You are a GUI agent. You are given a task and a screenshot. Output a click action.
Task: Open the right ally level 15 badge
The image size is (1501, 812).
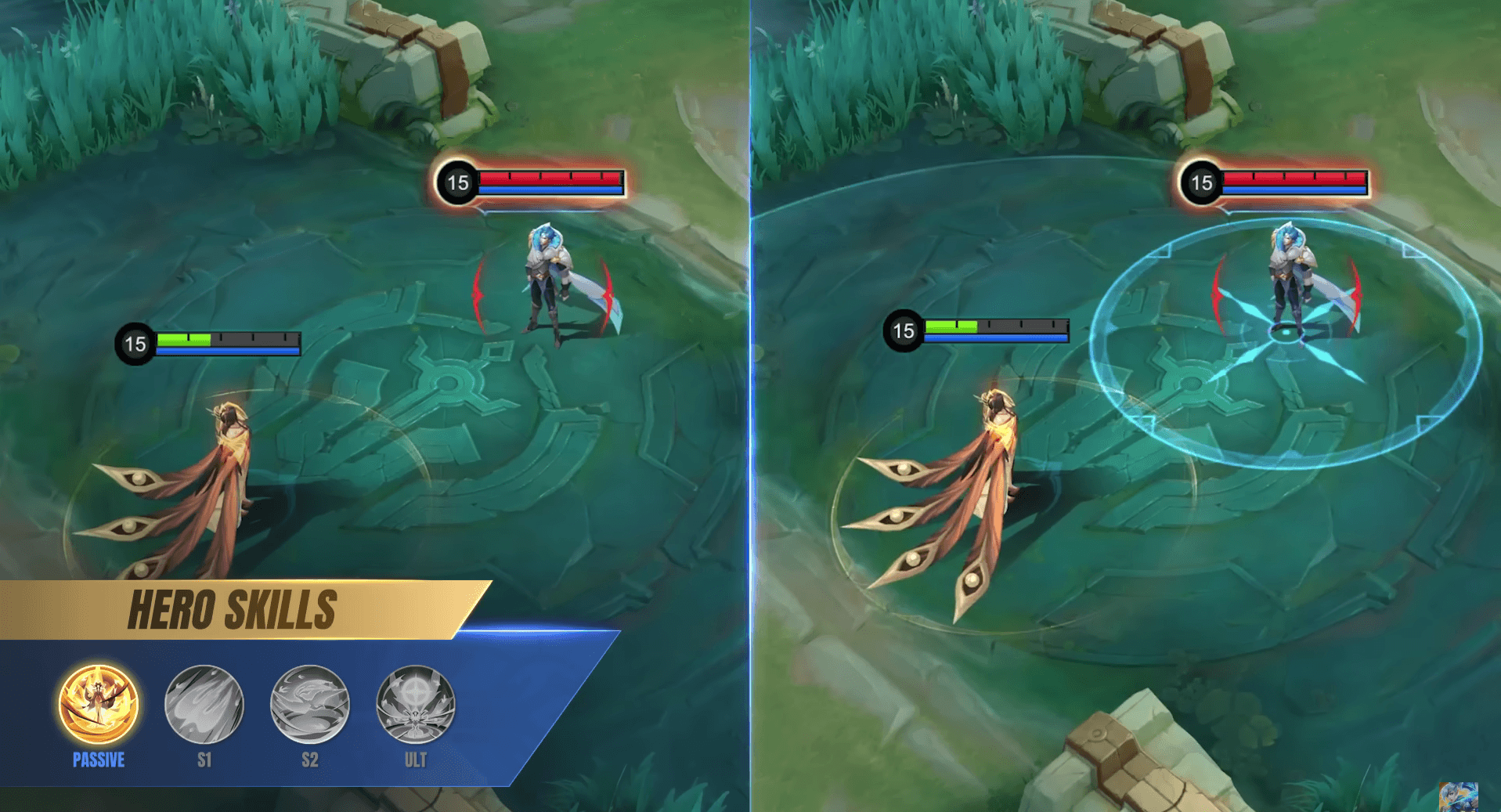click(904, 330)
